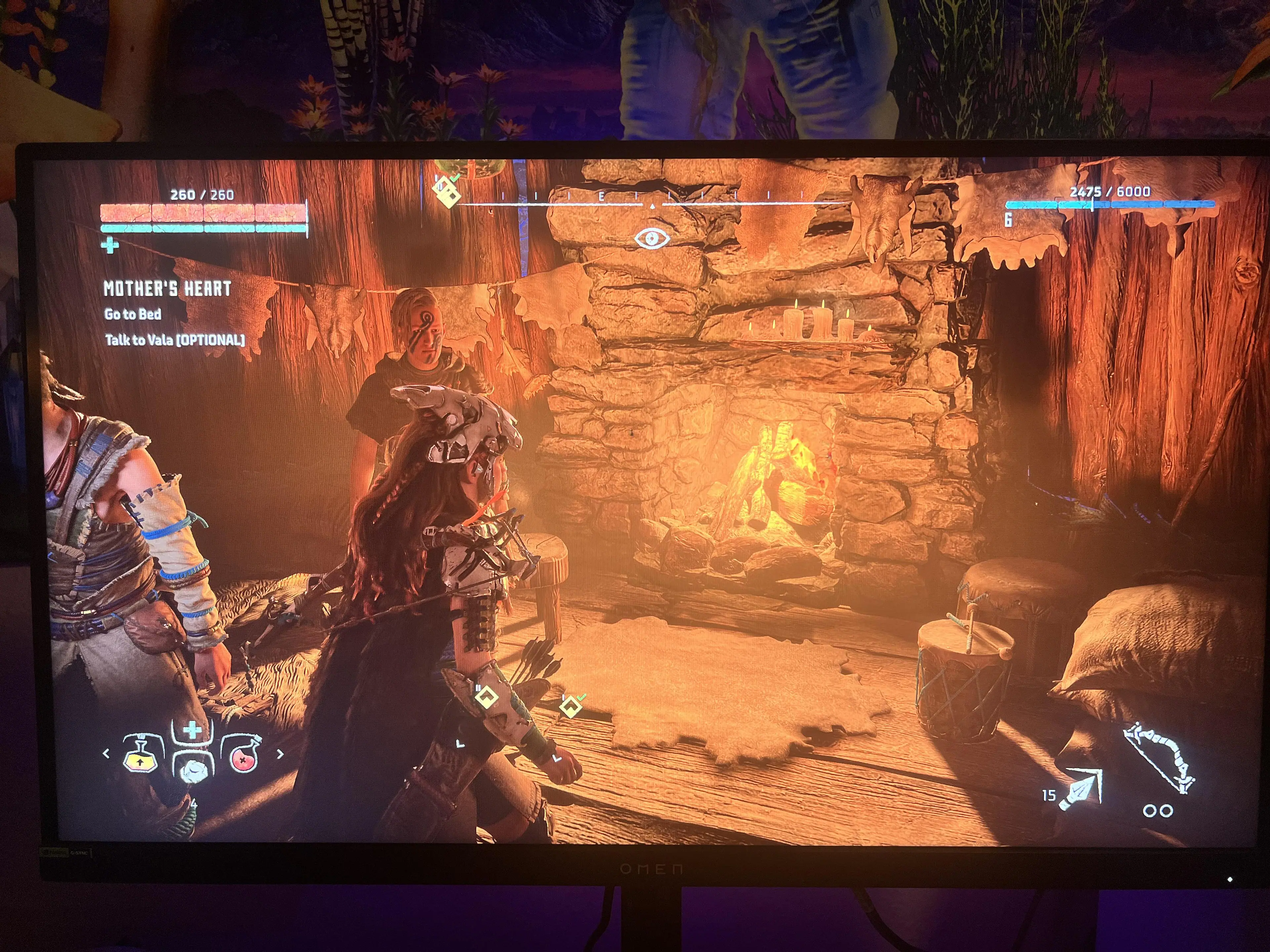Viewport: 1270px width, 952px height.
Task: Click the quest diamond marker on the compass
Action: pyautogui.click(x=447, y=191)
